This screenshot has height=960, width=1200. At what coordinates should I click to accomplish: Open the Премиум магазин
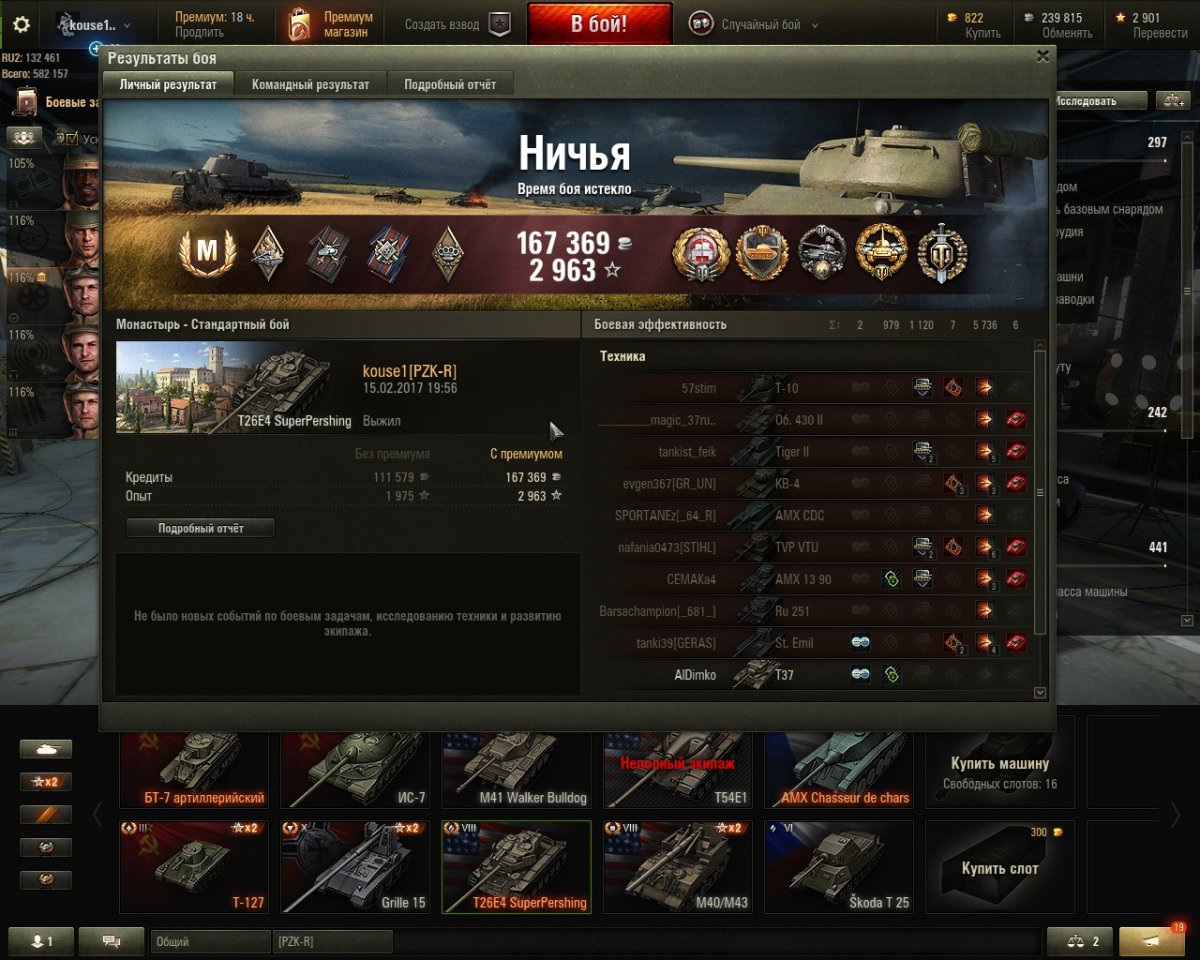[331, 24]
